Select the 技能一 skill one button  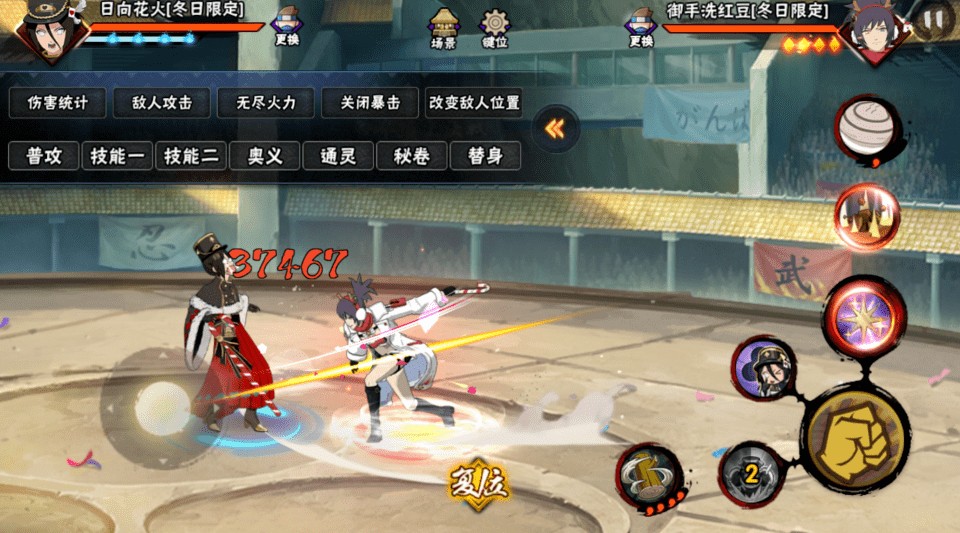(x=117, y=156)
